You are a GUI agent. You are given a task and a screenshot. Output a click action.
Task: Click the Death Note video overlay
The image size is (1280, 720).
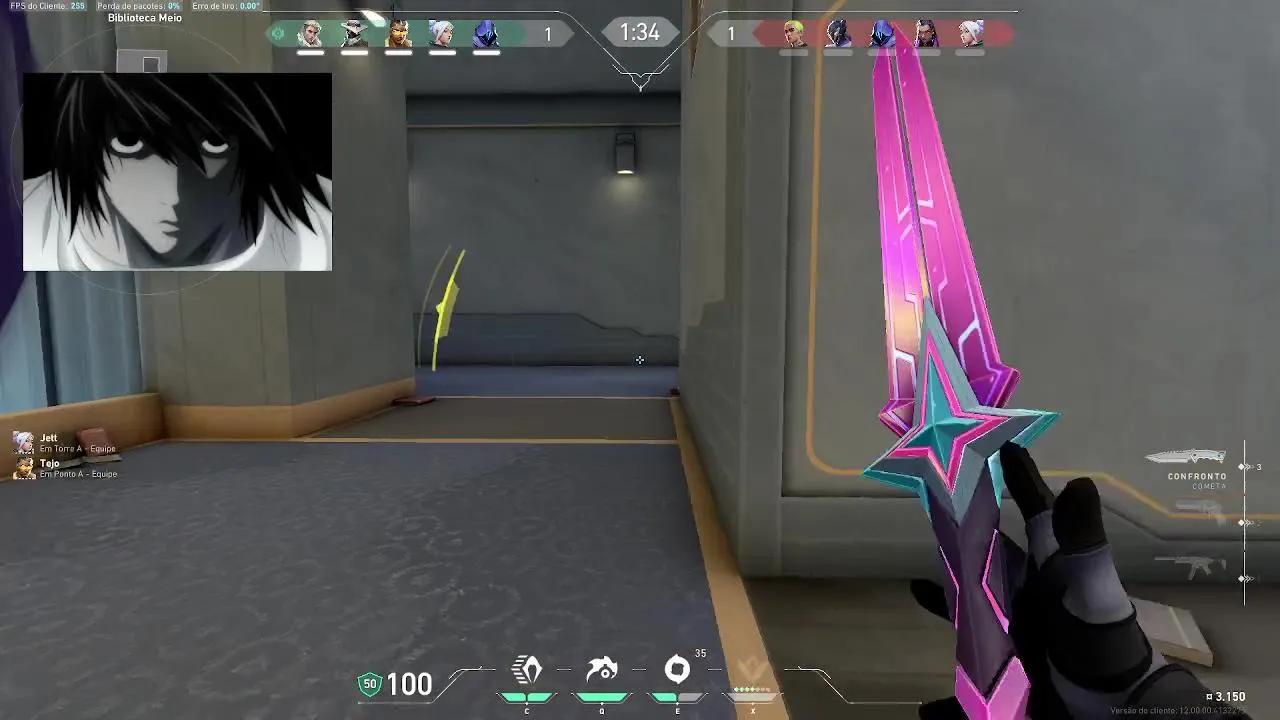180,170
